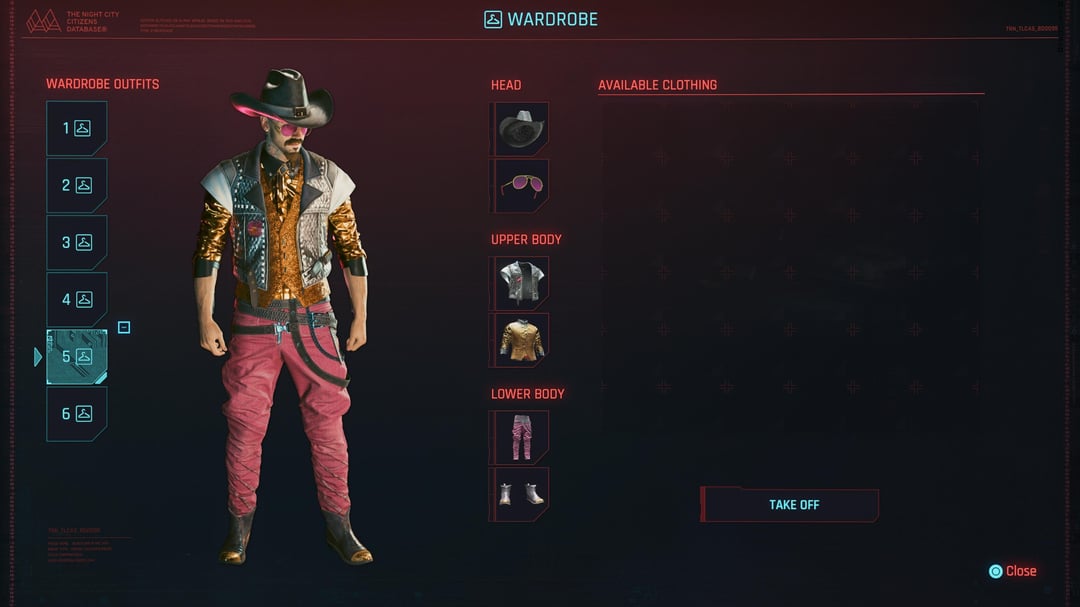The image size is (1080, 607).
Task: Select the pink aviator sunglasses slot
Action: coord(521,185)
